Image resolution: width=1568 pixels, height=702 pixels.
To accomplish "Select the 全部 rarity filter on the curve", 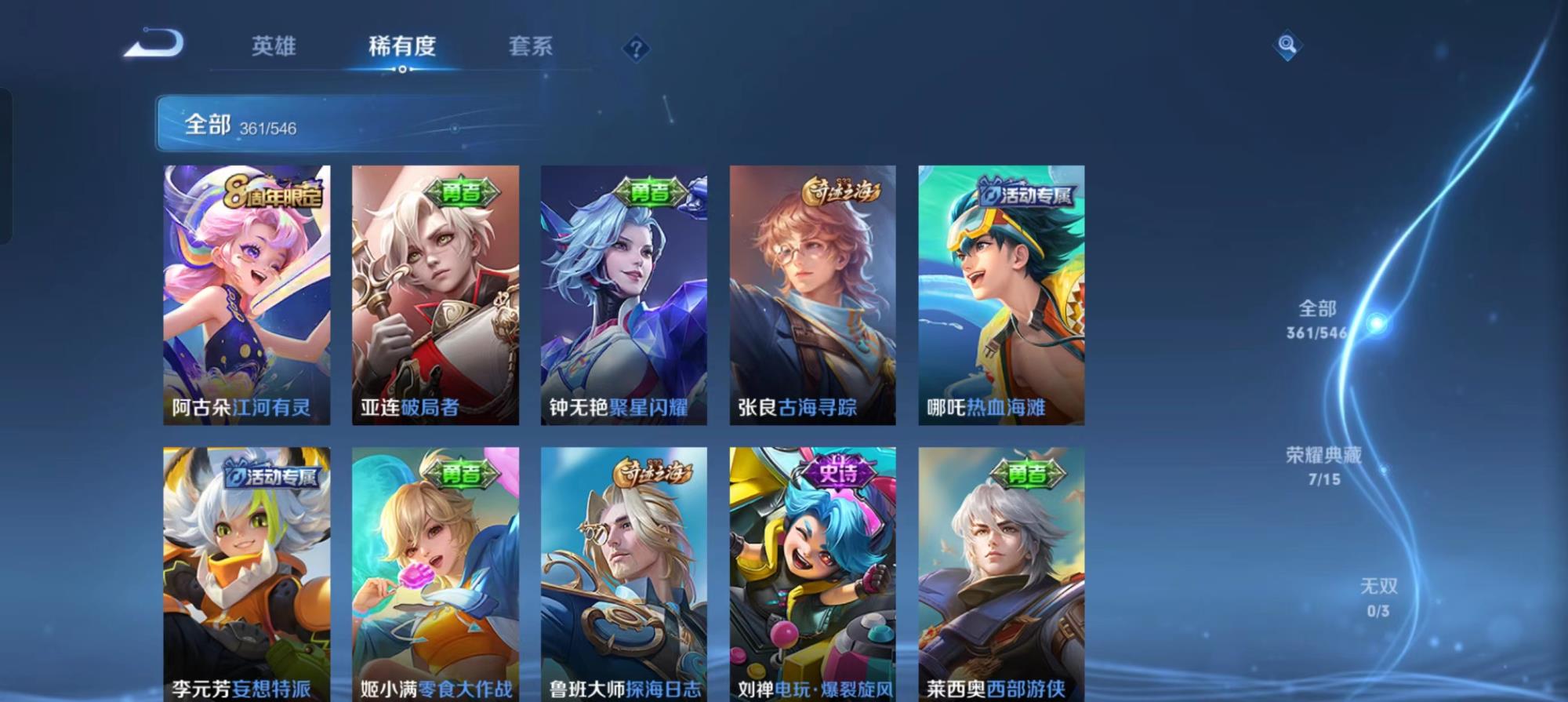I will (x=1318, y=319).
